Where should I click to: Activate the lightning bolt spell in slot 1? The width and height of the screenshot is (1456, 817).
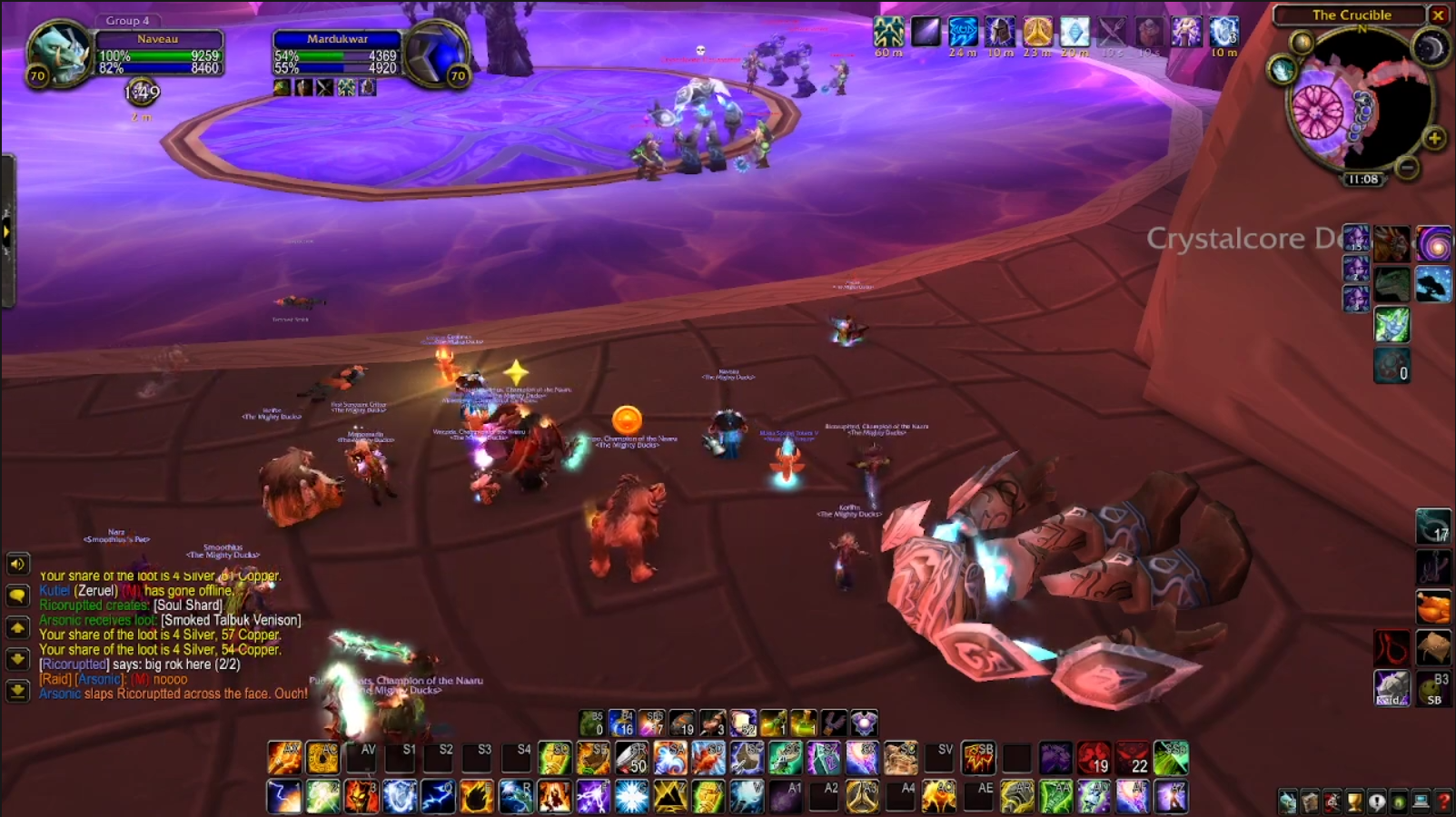tap(283, 797)
